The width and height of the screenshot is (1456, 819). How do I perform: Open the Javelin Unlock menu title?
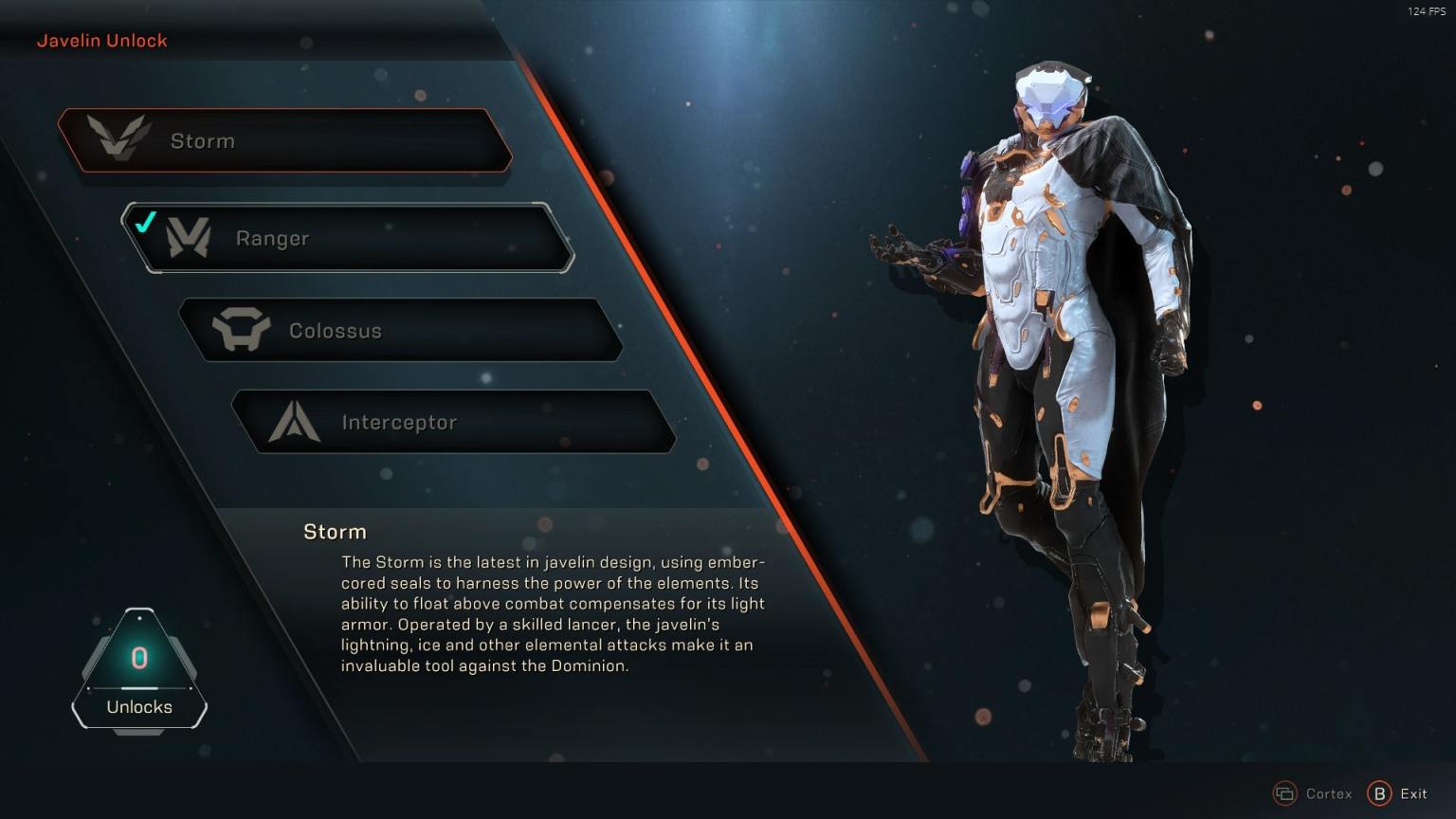pos(101,40)
